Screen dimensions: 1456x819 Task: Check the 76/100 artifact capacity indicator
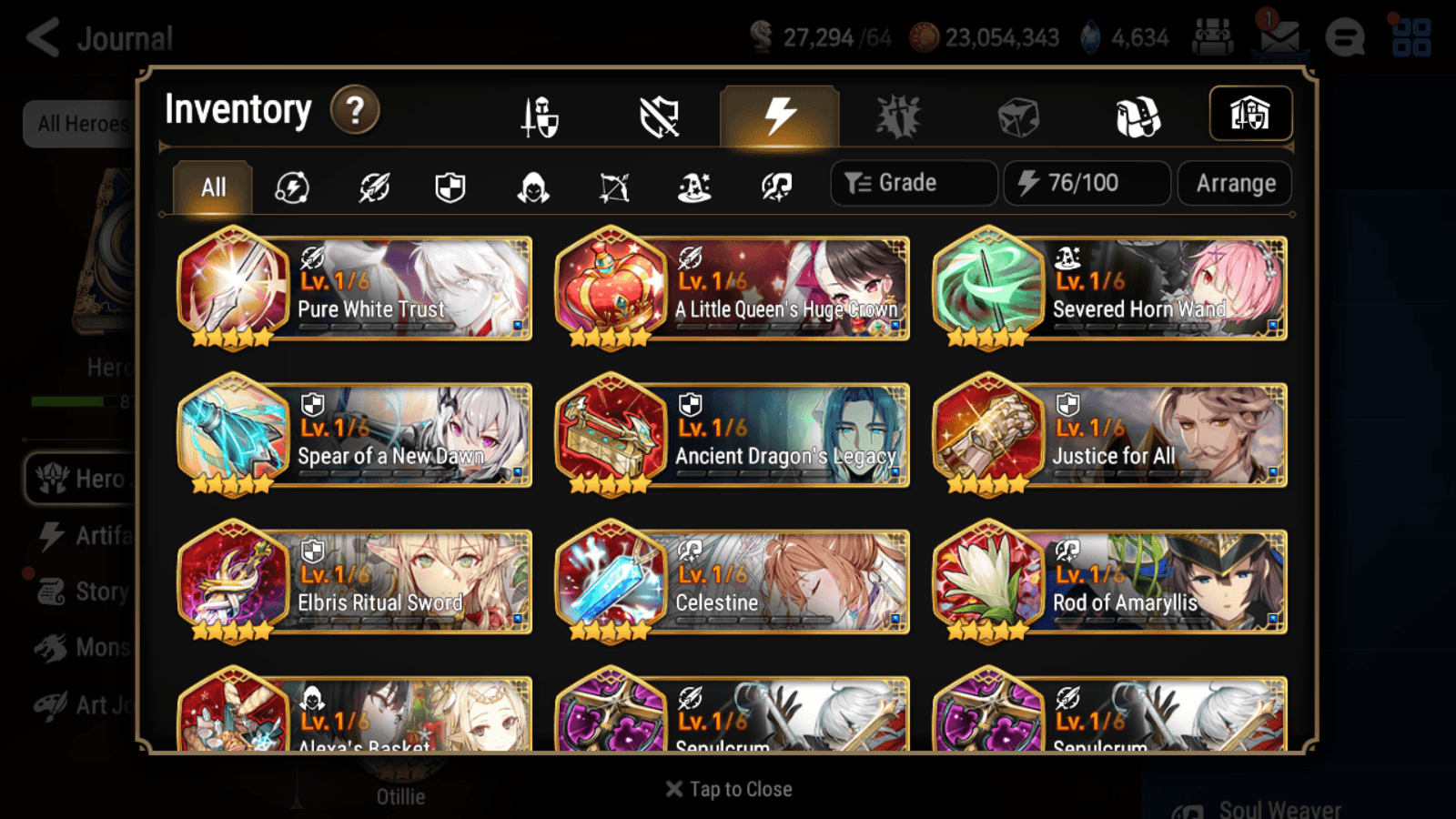pyautogui.click(x=1087, y=183)
